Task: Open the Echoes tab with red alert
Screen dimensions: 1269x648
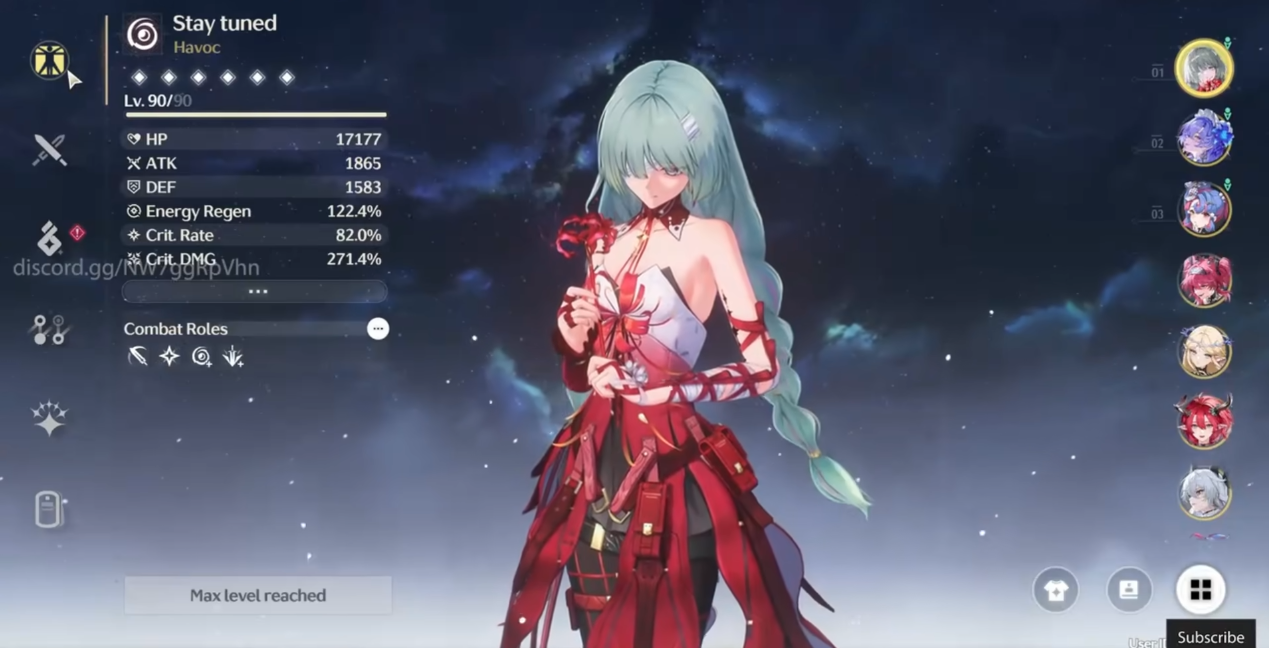Action: (50, 239)
